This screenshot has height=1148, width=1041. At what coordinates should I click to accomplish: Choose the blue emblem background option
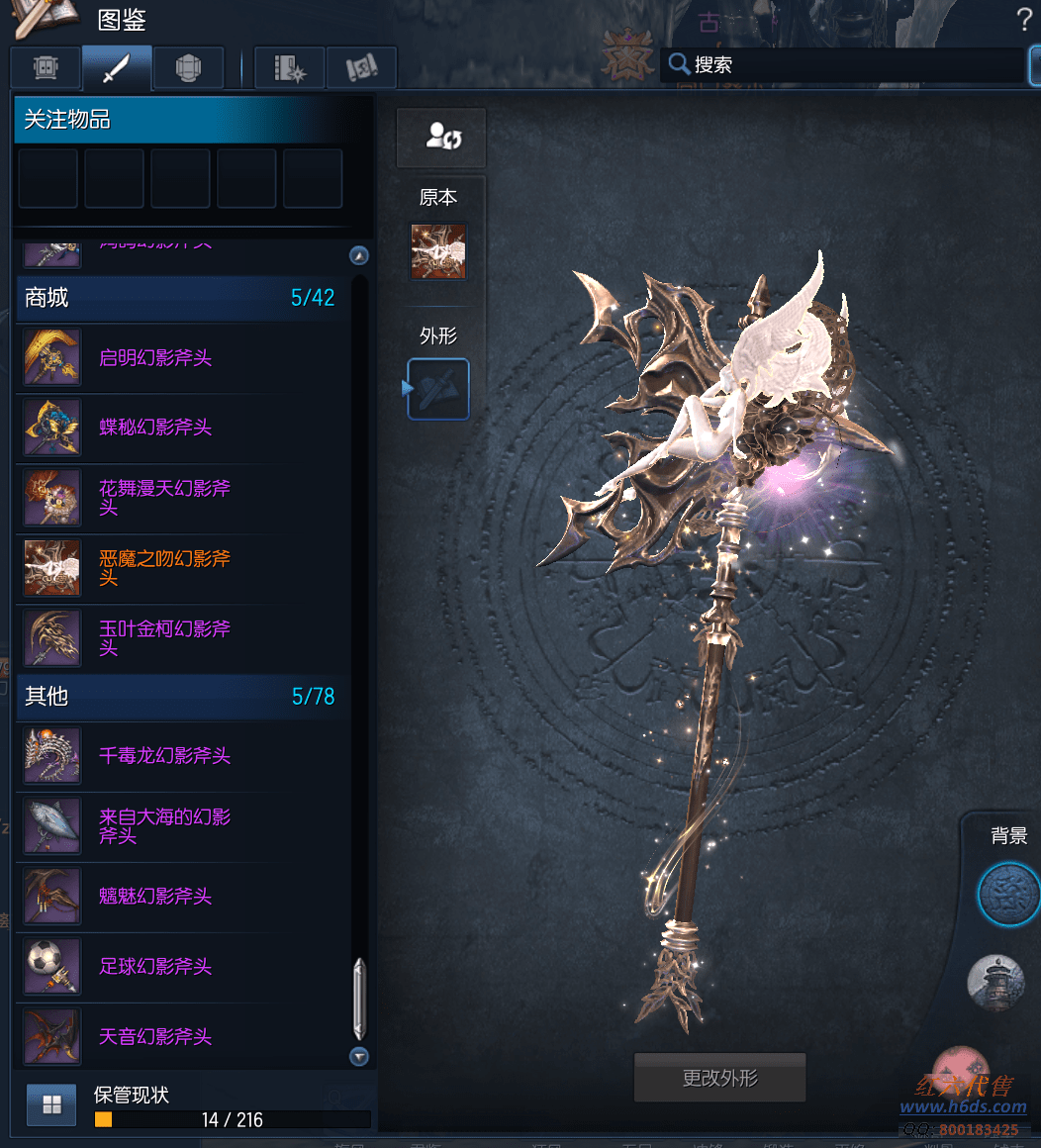click(x=1007, y=894)
